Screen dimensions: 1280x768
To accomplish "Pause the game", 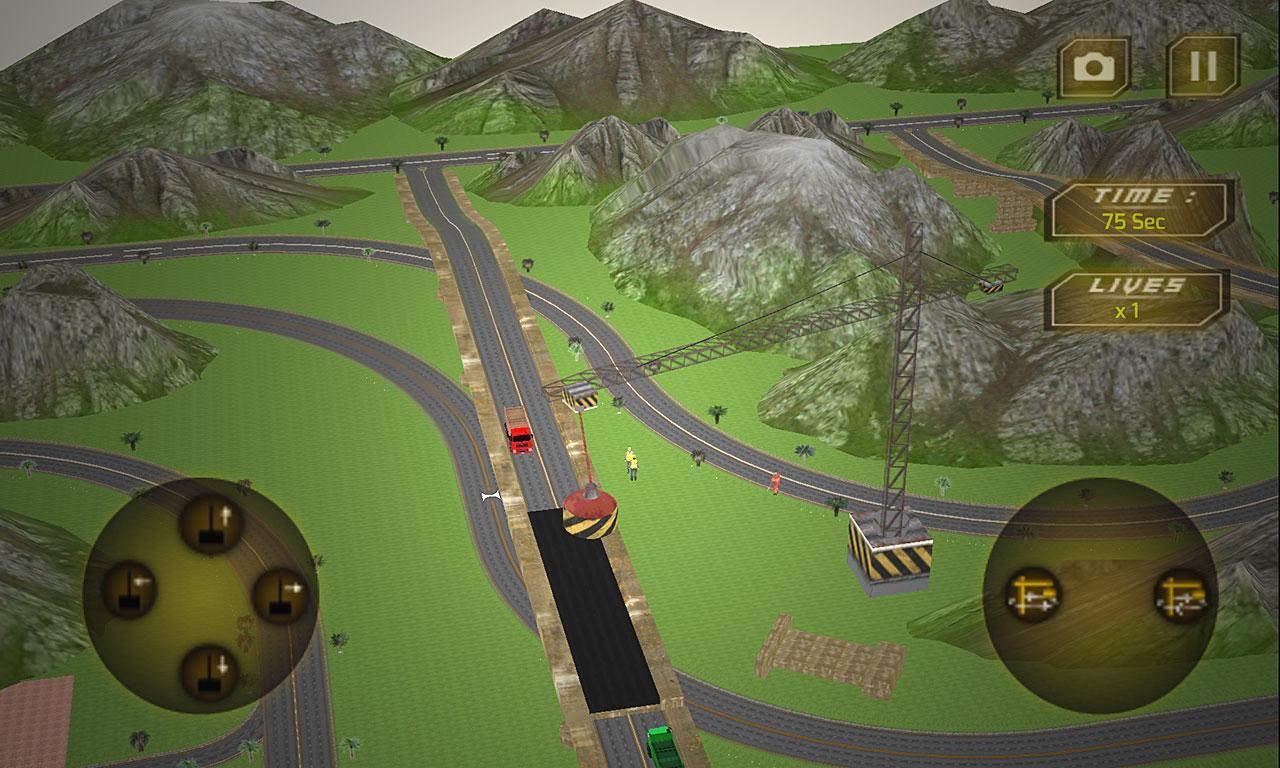I will 1203,67.
